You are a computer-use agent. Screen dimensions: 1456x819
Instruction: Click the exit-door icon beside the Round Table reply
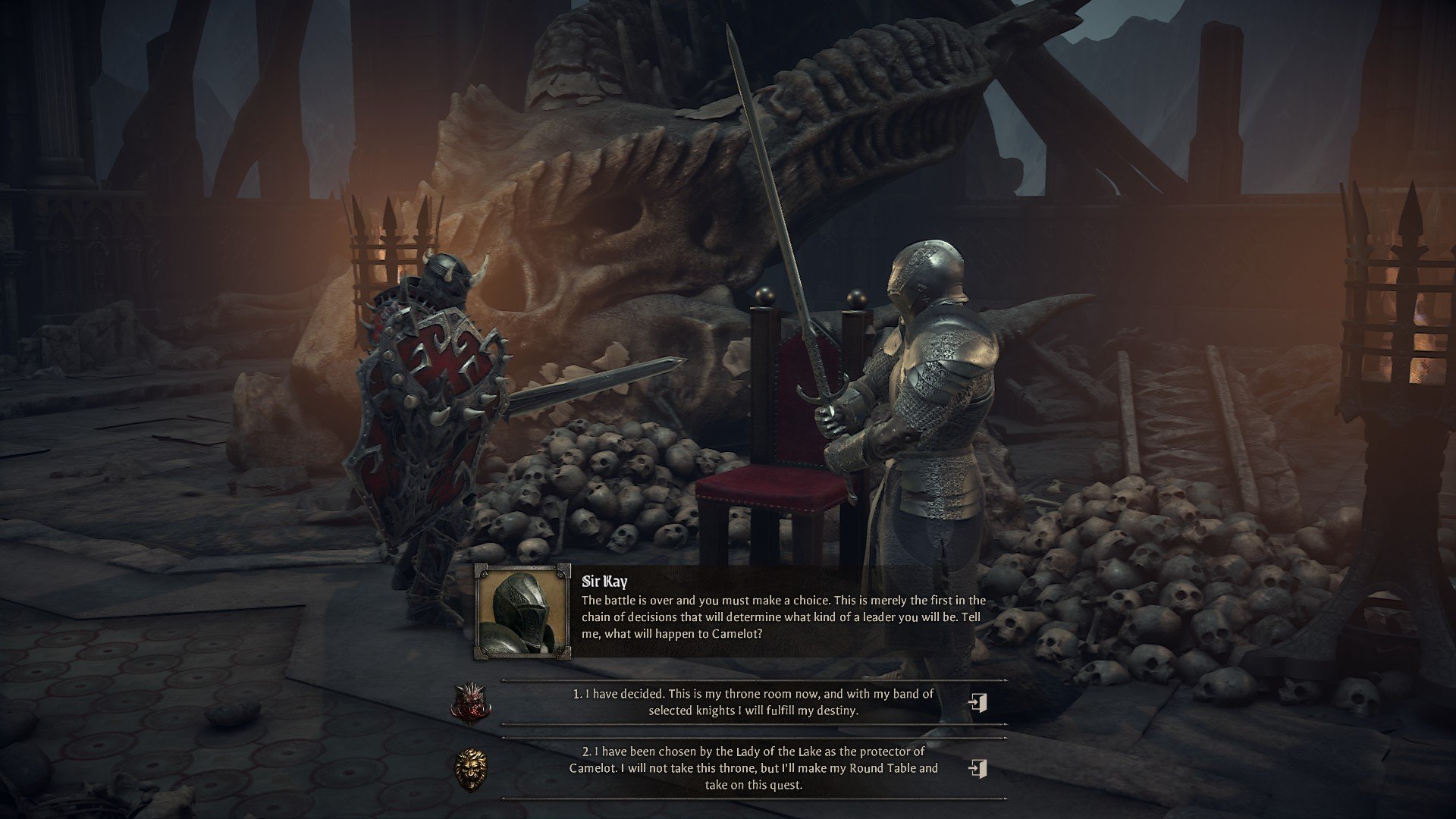[x=977, y=768]
